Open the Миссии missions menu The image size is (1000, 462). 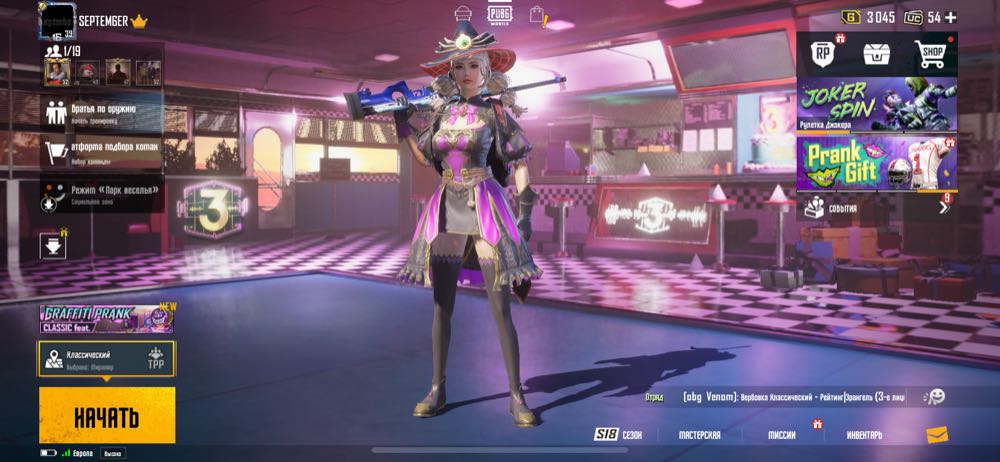point(782,435)
